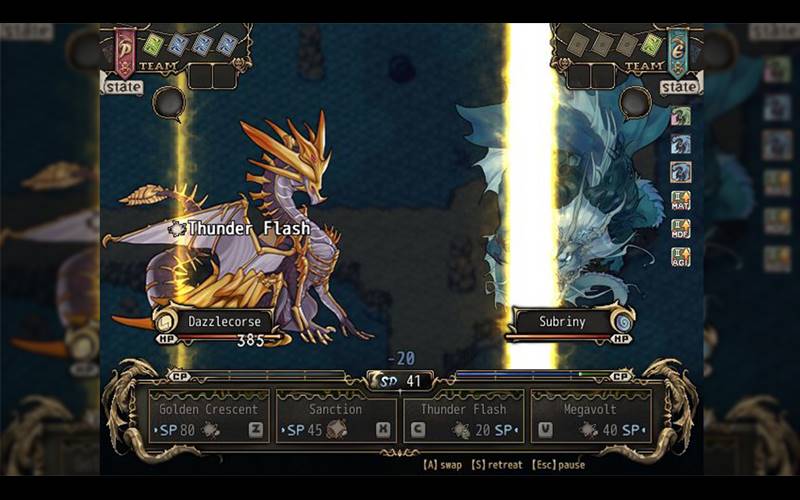Open the player's state panel
Screen dimensions: 800x500
click(x=122, y=87)
